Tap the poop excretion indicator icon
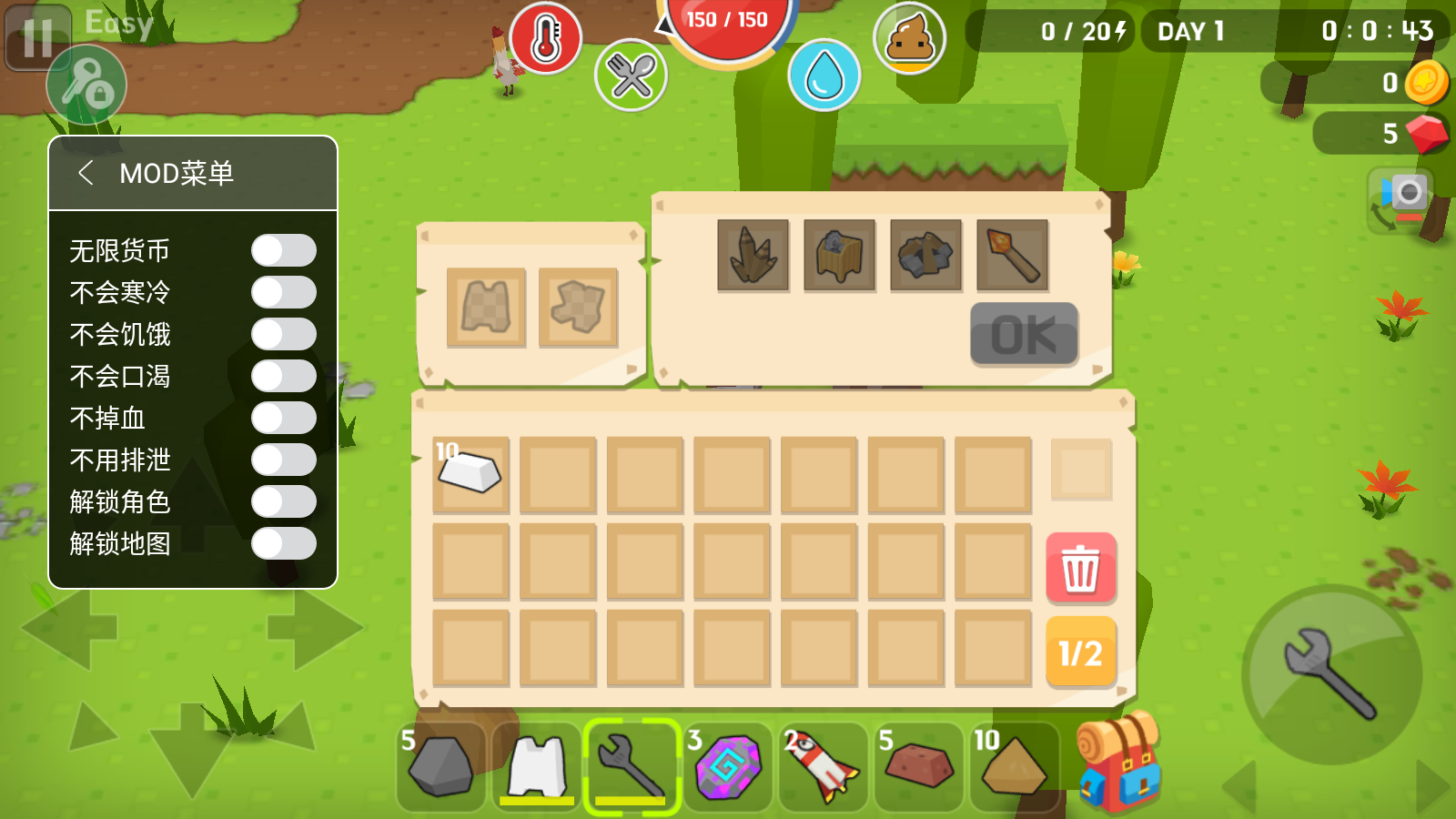Image resolution: width=1456 pixels, height=819 pixels. (x=909, y=40)
